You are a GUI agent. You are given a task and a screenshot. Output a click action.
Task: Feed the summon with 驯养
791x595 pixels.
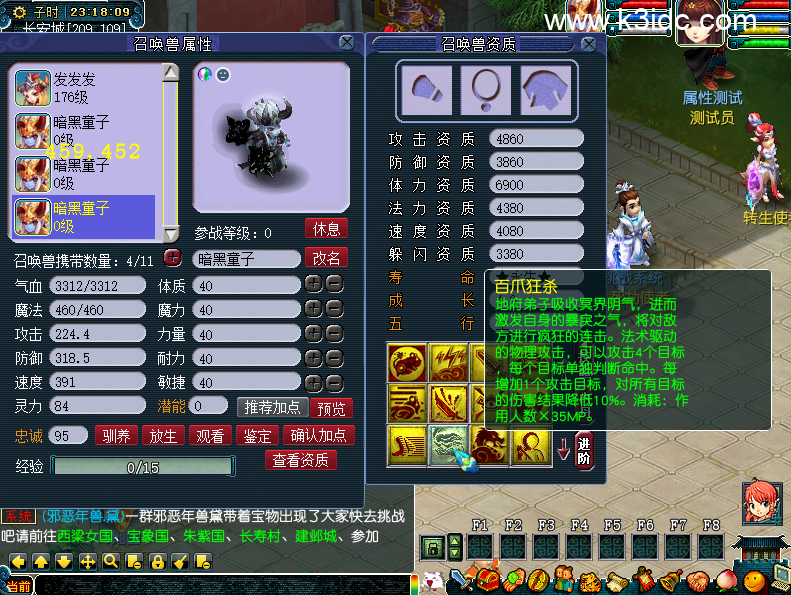pos(117,435)
